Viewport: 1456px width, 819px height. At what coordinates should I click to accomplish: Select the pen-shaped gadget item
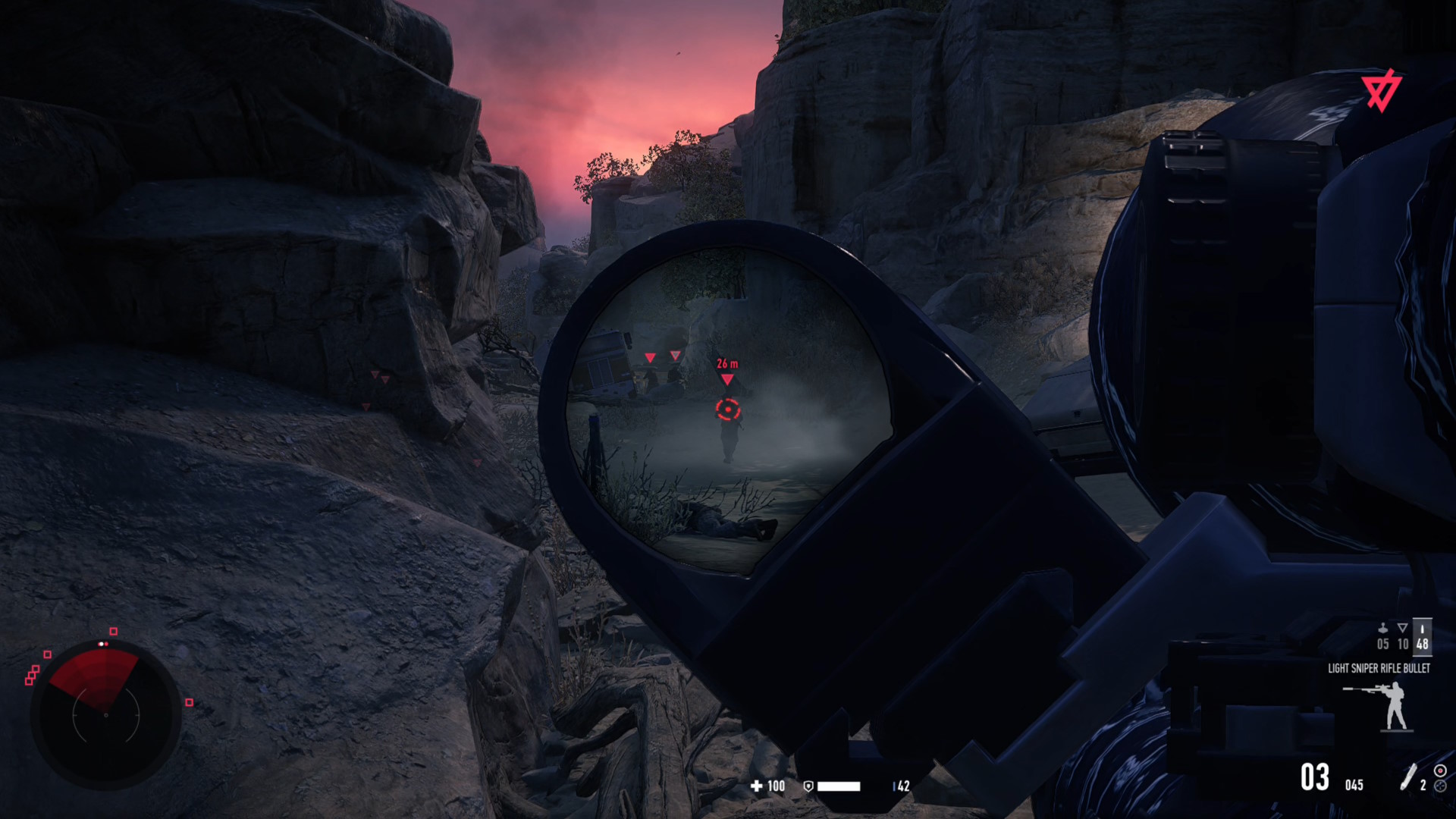(1408, 777)
